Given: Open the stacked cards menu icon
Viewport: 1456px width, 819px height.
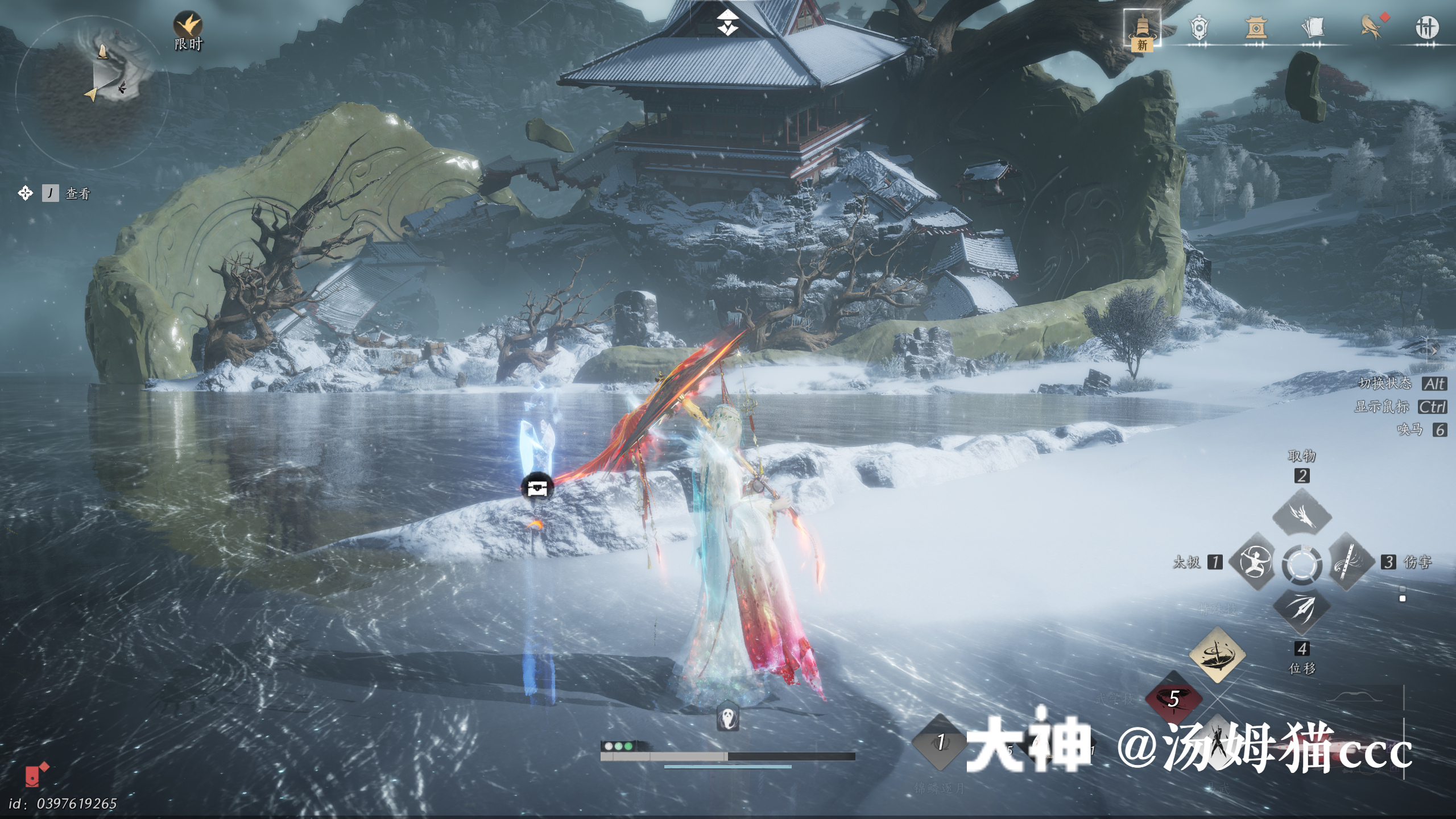Looking at the screenshot, I should tap(1313, 27).
